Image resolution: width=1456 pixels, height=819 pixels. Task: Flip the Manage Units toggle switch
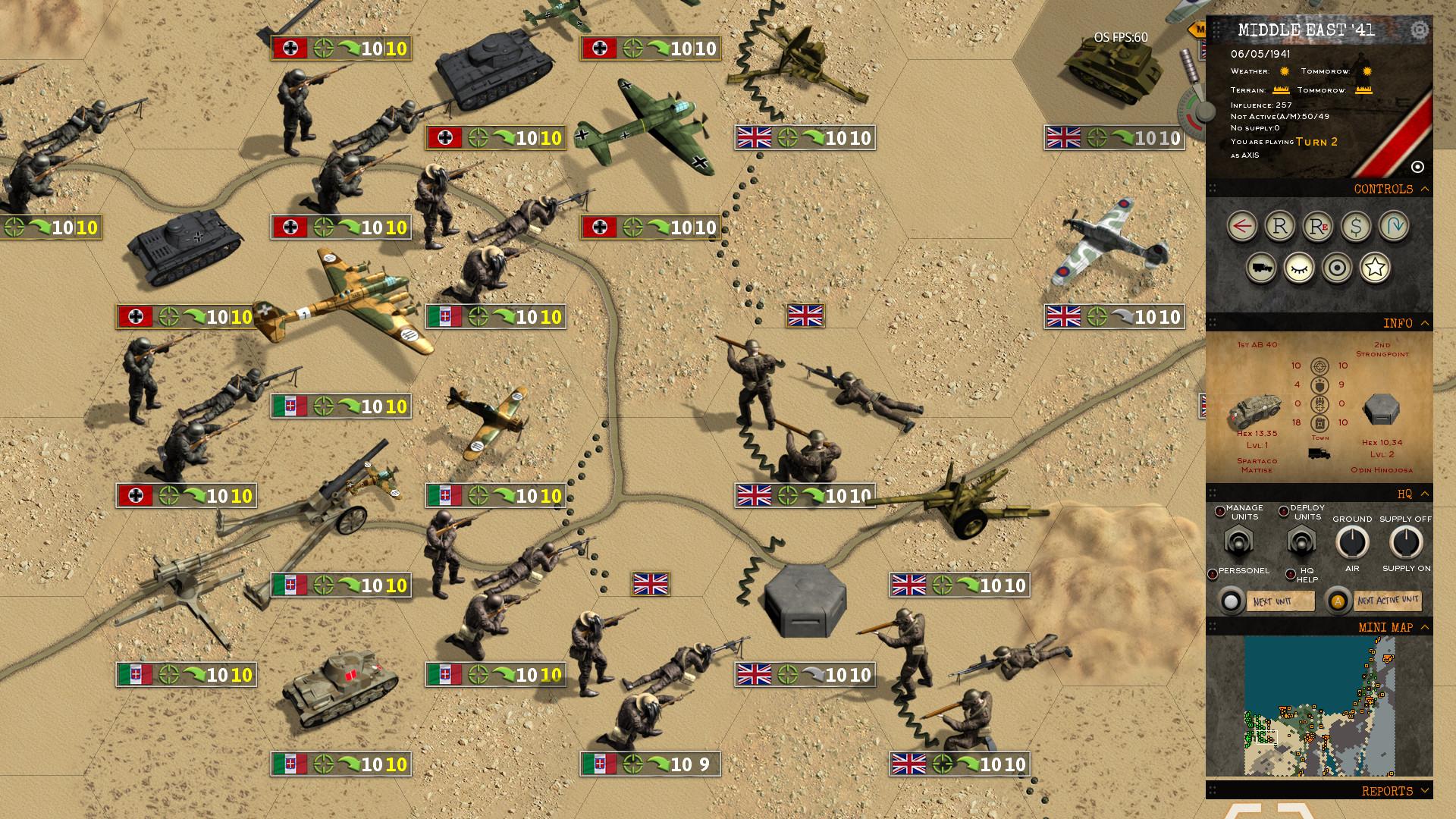pos(1240,541)
